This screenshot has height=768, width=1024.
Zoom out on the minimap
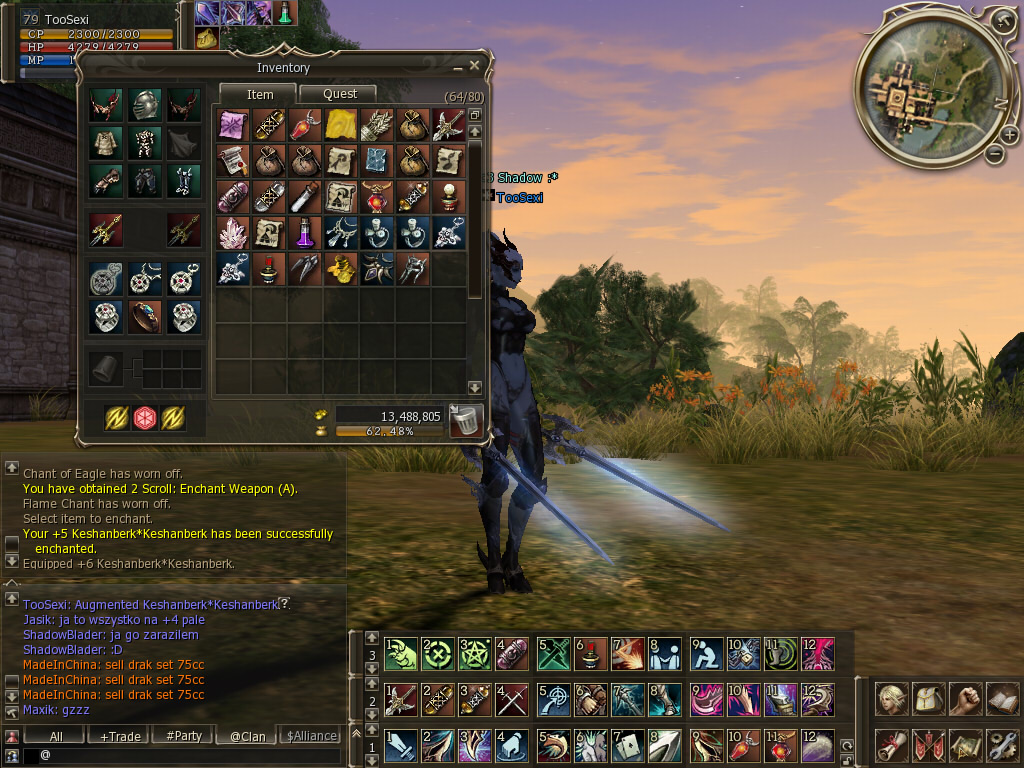click(x=994, y=154)
